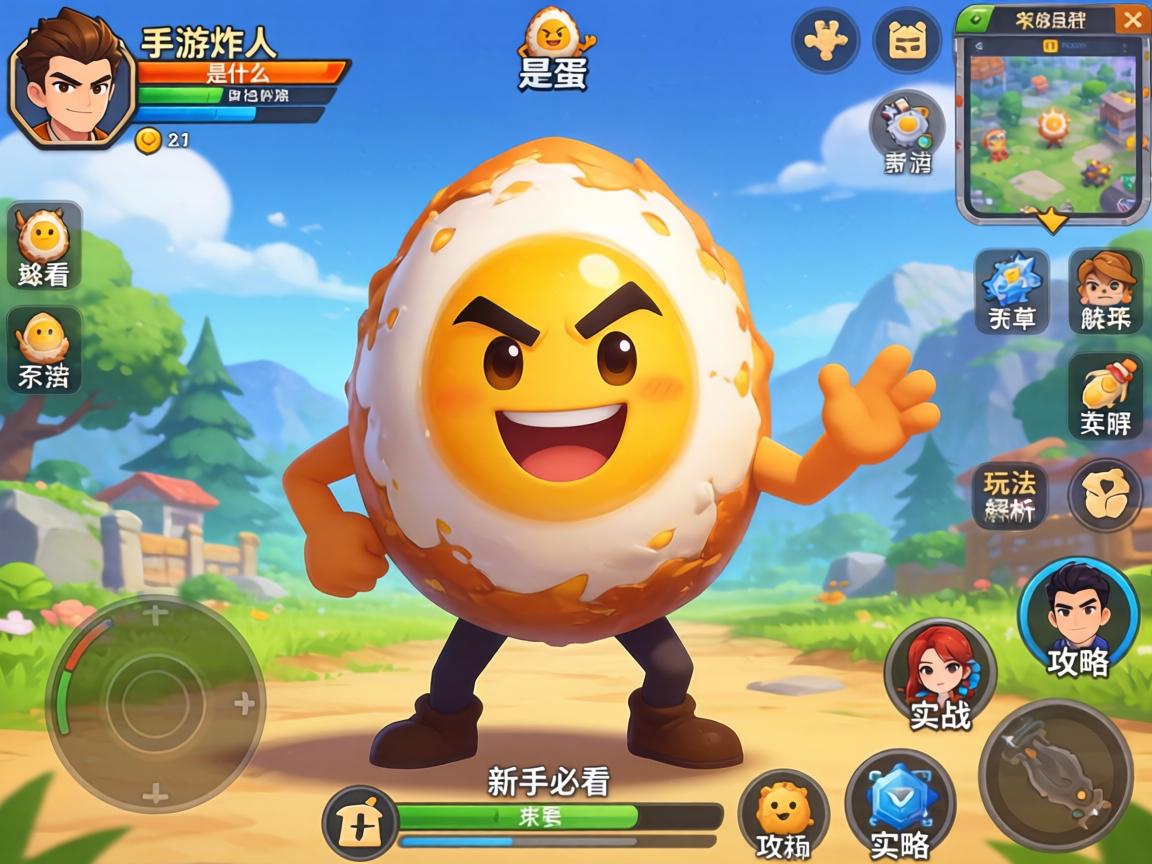1152x864 pixels.
Task: Open the round calendar icon button
Action: coord(907,40)
